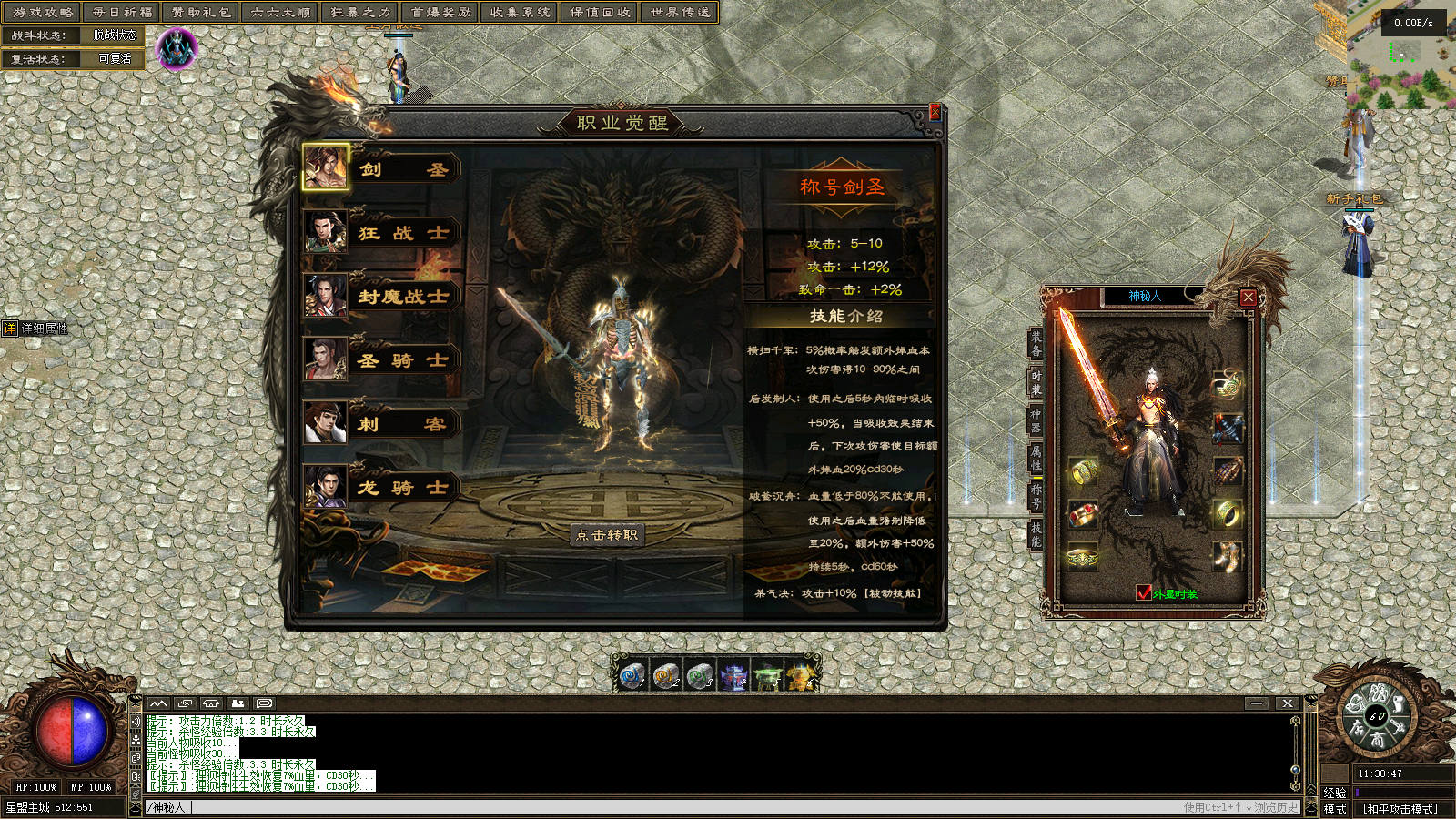The height and width of the screenshot is (819, 1456).
Task: Close the 神秘人 character panel
Action: [x=1249, y=297]
